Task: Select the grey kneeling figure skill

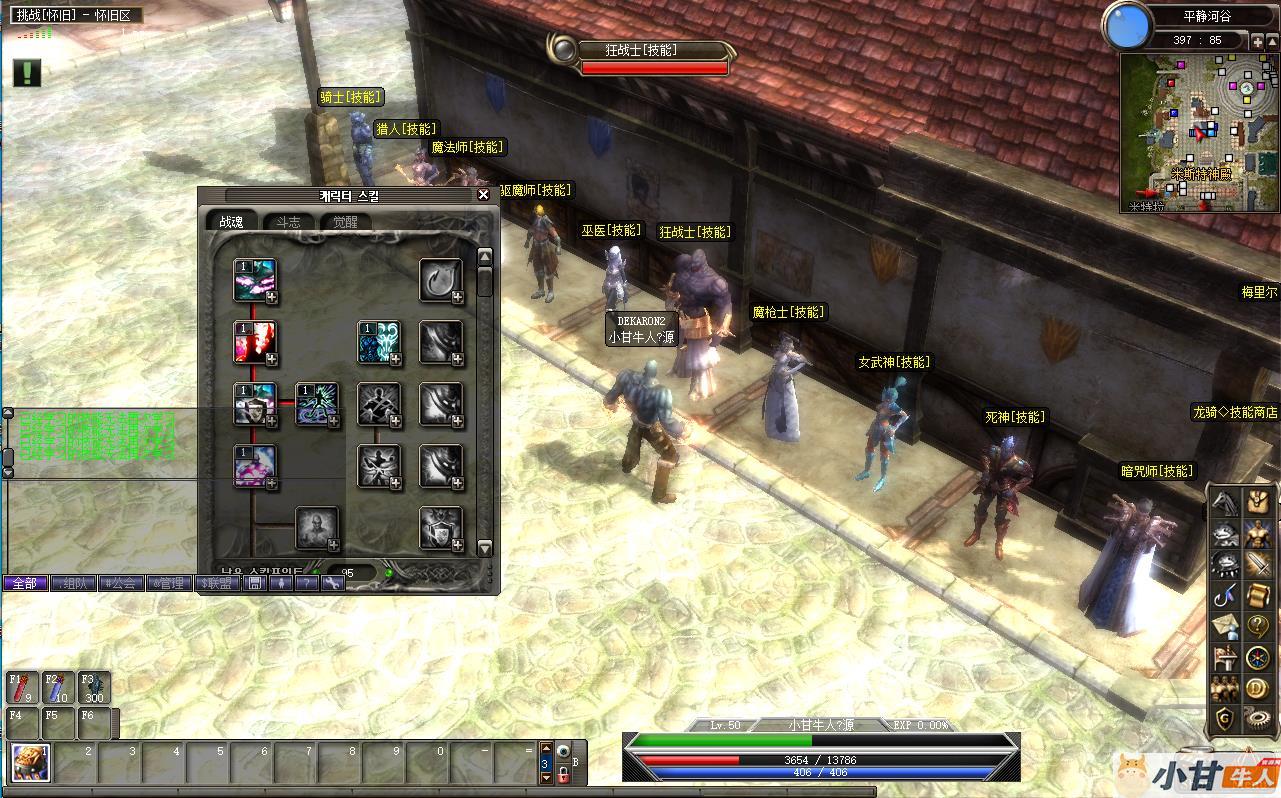Action: [x=316, y=528]
